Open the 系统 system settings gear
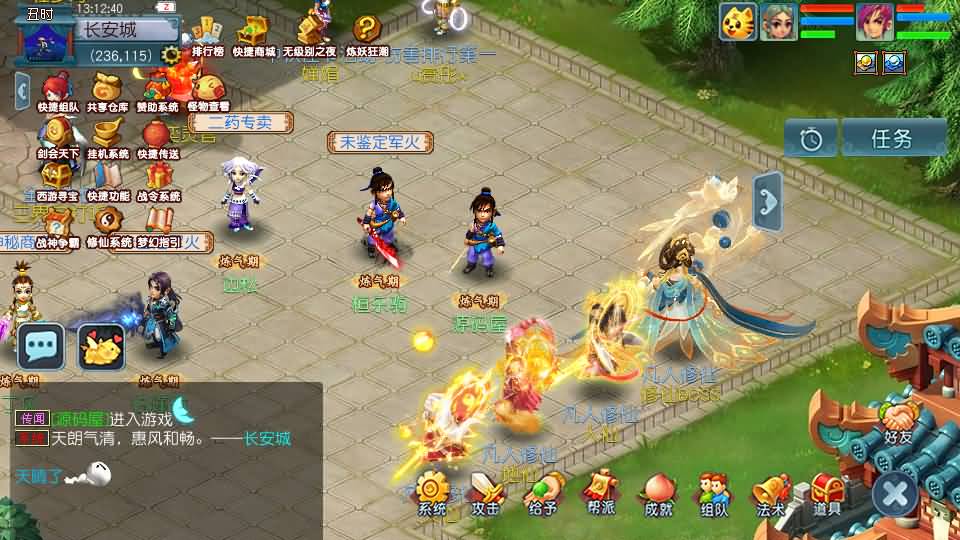The width and height of the screenshot is (960, 540). click(x=433, y=493)
